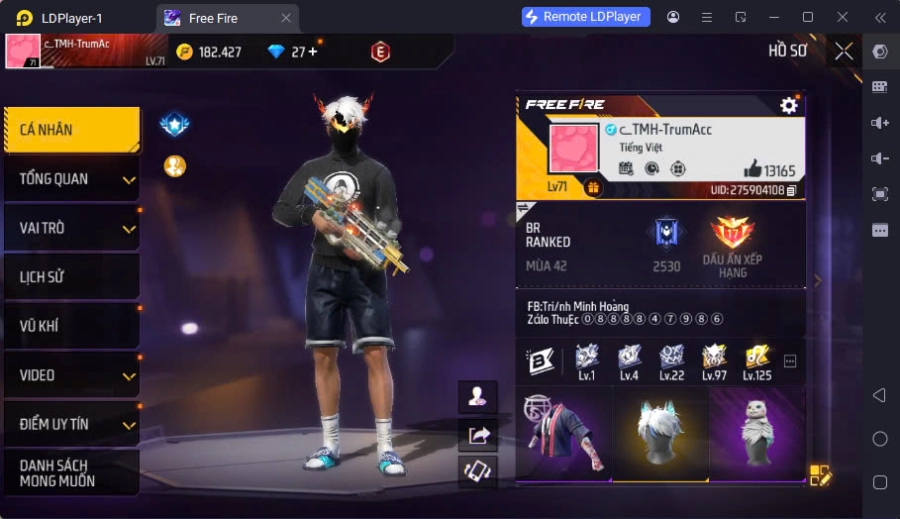Expand the TỔNG QUAN section
This screenshot has width=900, height=519.
70,179
